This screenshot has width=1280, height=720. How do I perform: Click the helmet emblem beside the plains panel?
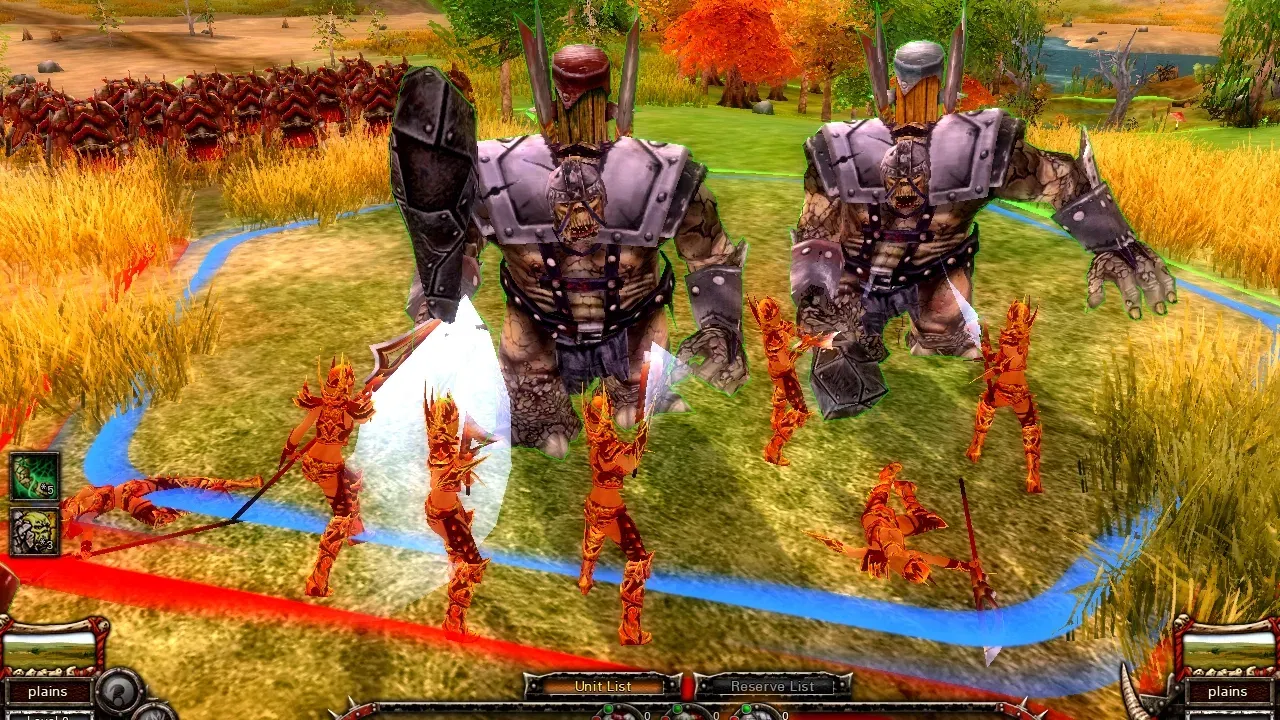coord(117,692)
